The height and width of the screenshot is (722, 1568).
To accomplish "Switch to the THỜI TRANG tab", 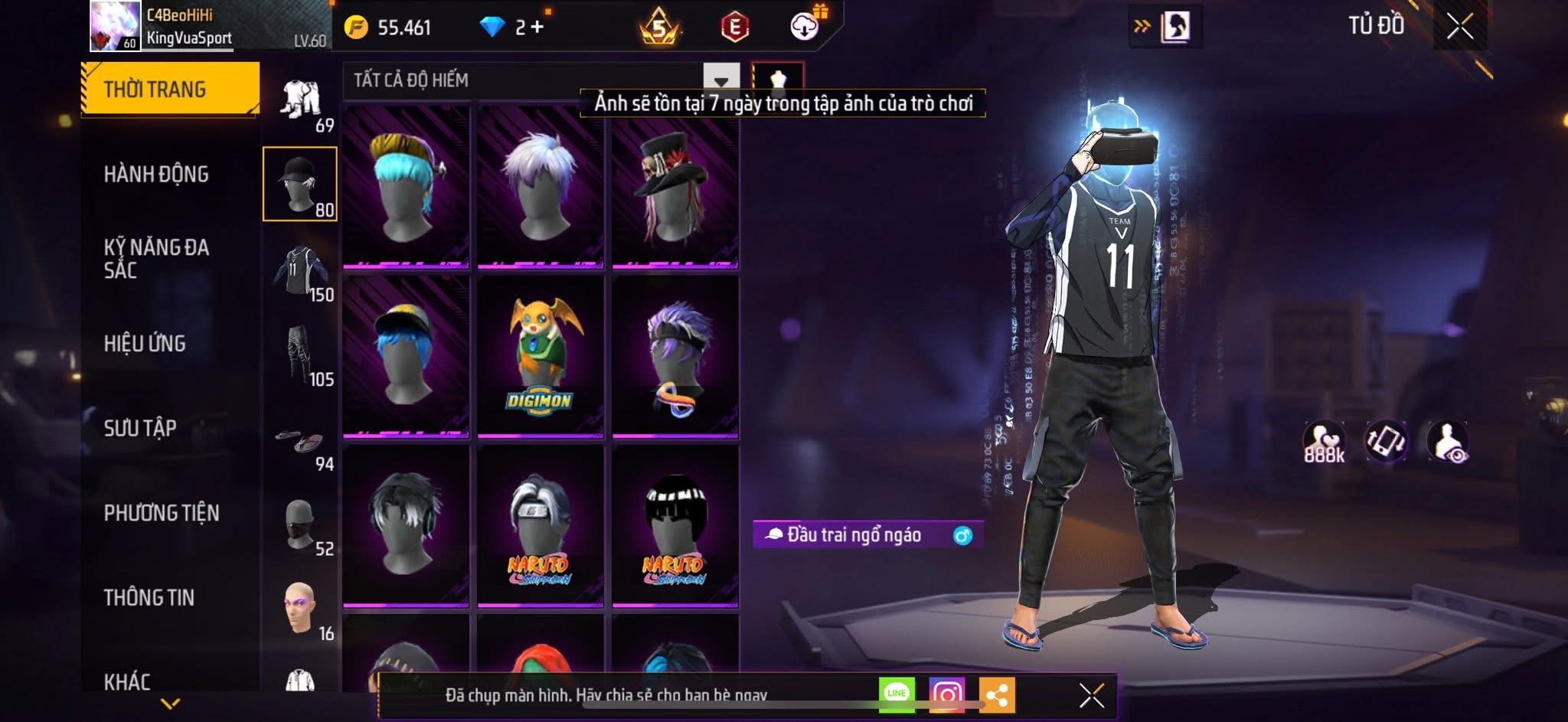I will tap(170, 89).
